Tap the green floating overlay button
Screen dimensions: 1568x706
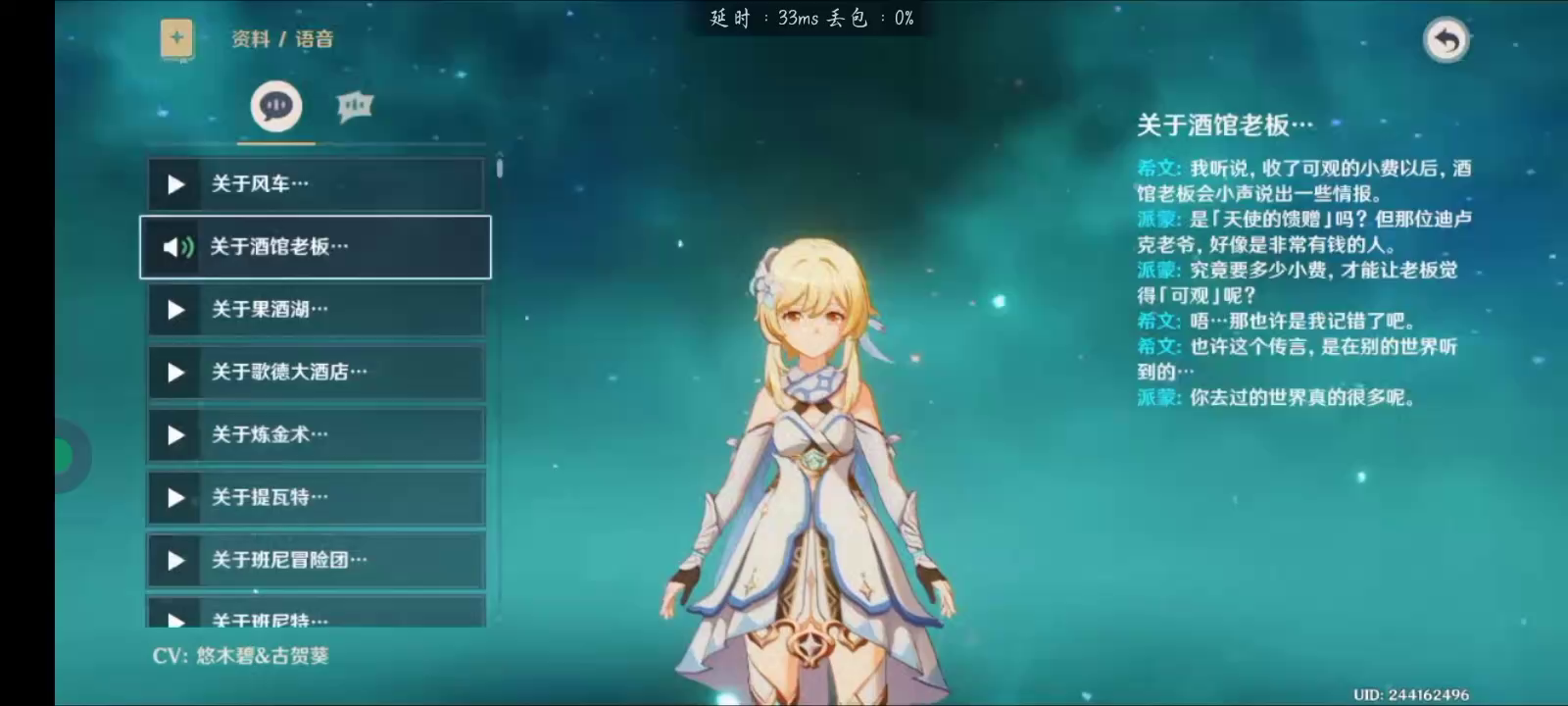tap(65, 456)
